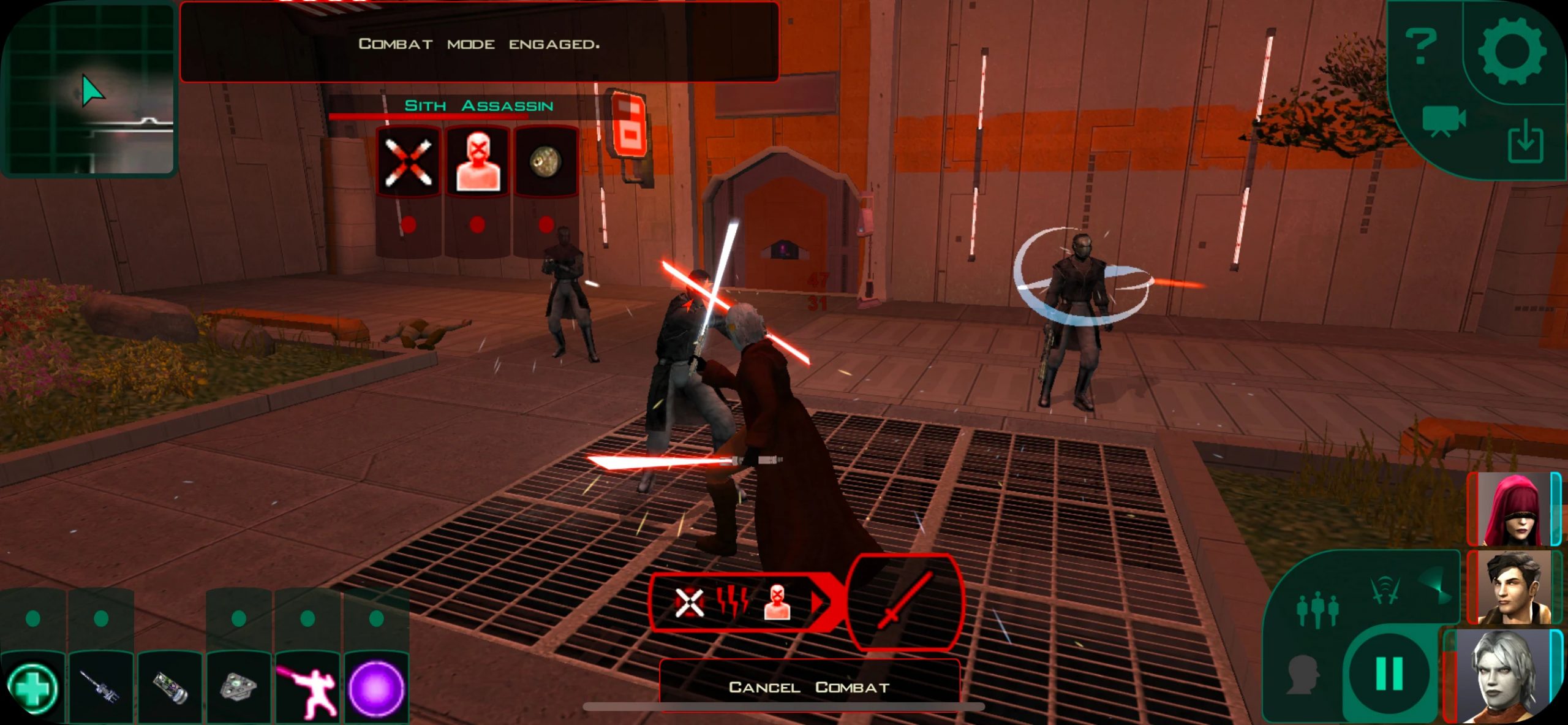
Task: Open the minimap
Action: coord(89,89)
